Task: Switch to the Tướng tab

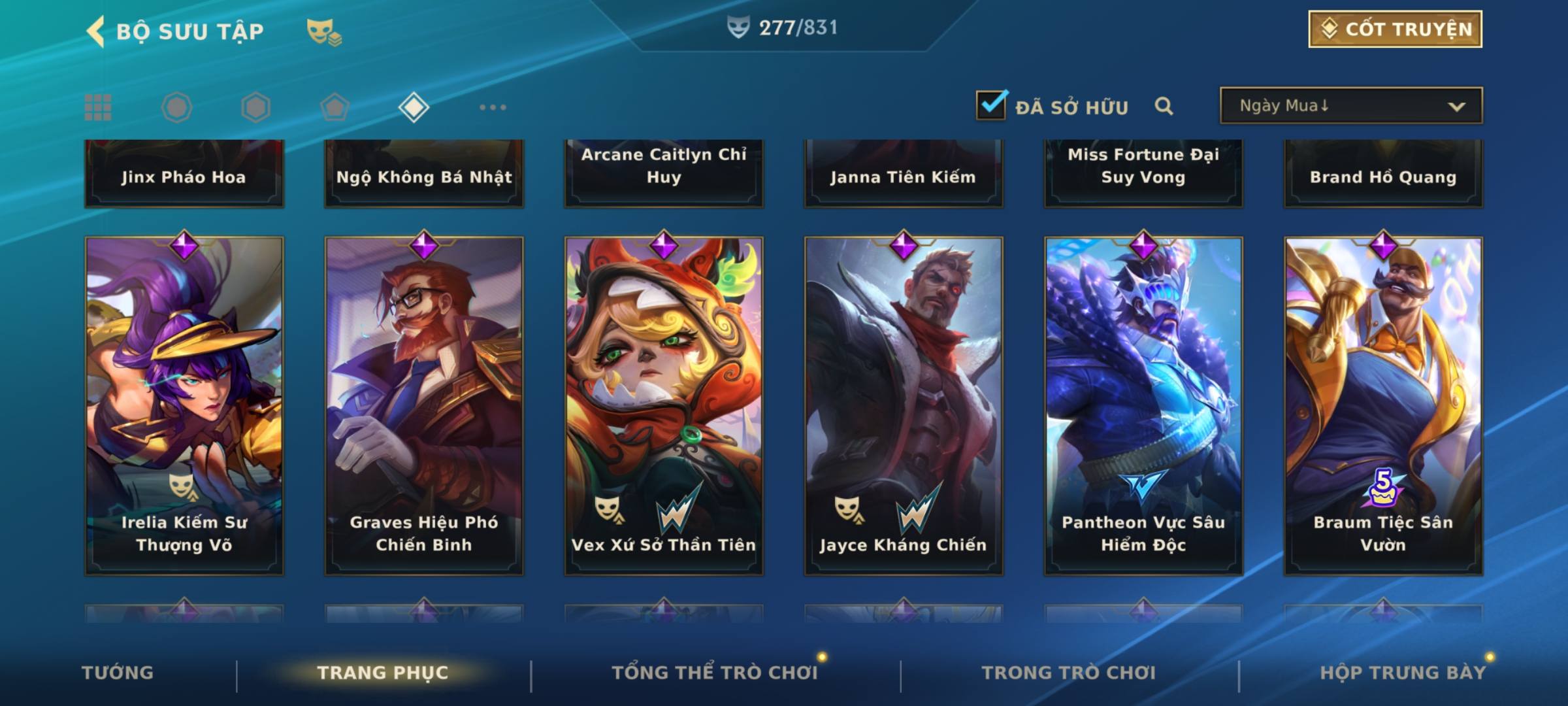Action: click(118, 673)
